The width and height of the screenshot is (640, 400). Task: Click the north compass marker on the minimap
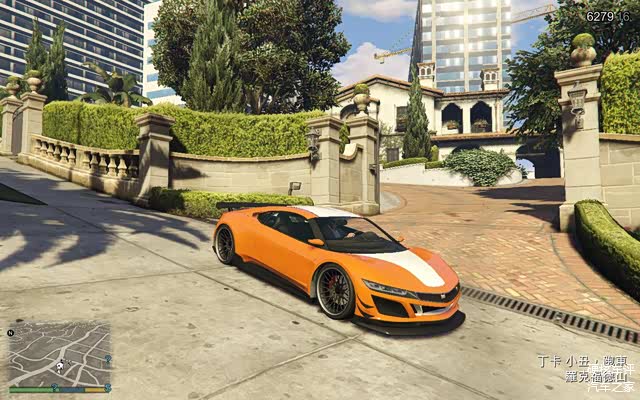[x=11, y=331]
